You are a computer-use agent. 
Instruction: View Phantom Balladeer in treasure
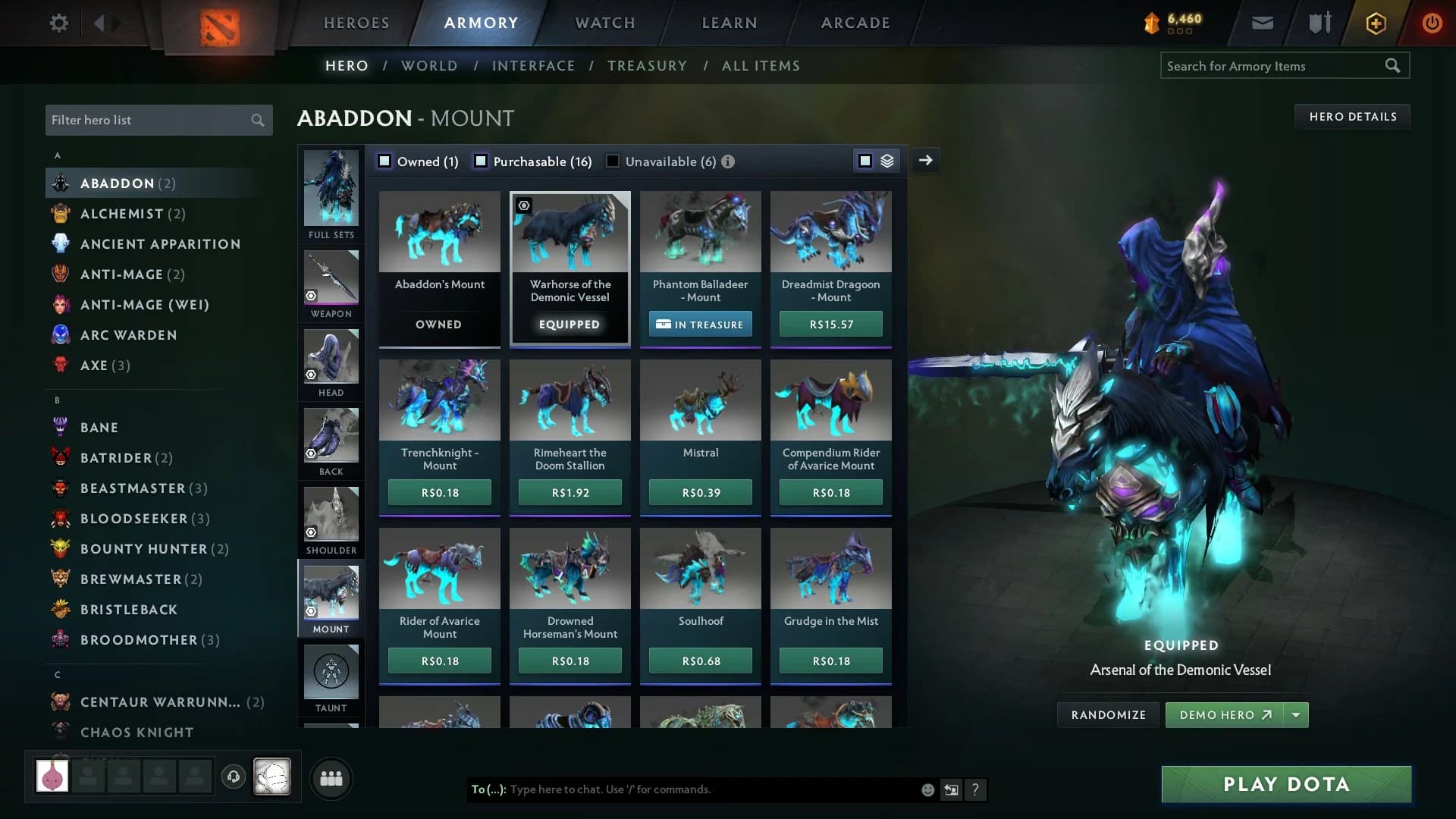pyautogui.click(x=700, y=325)
